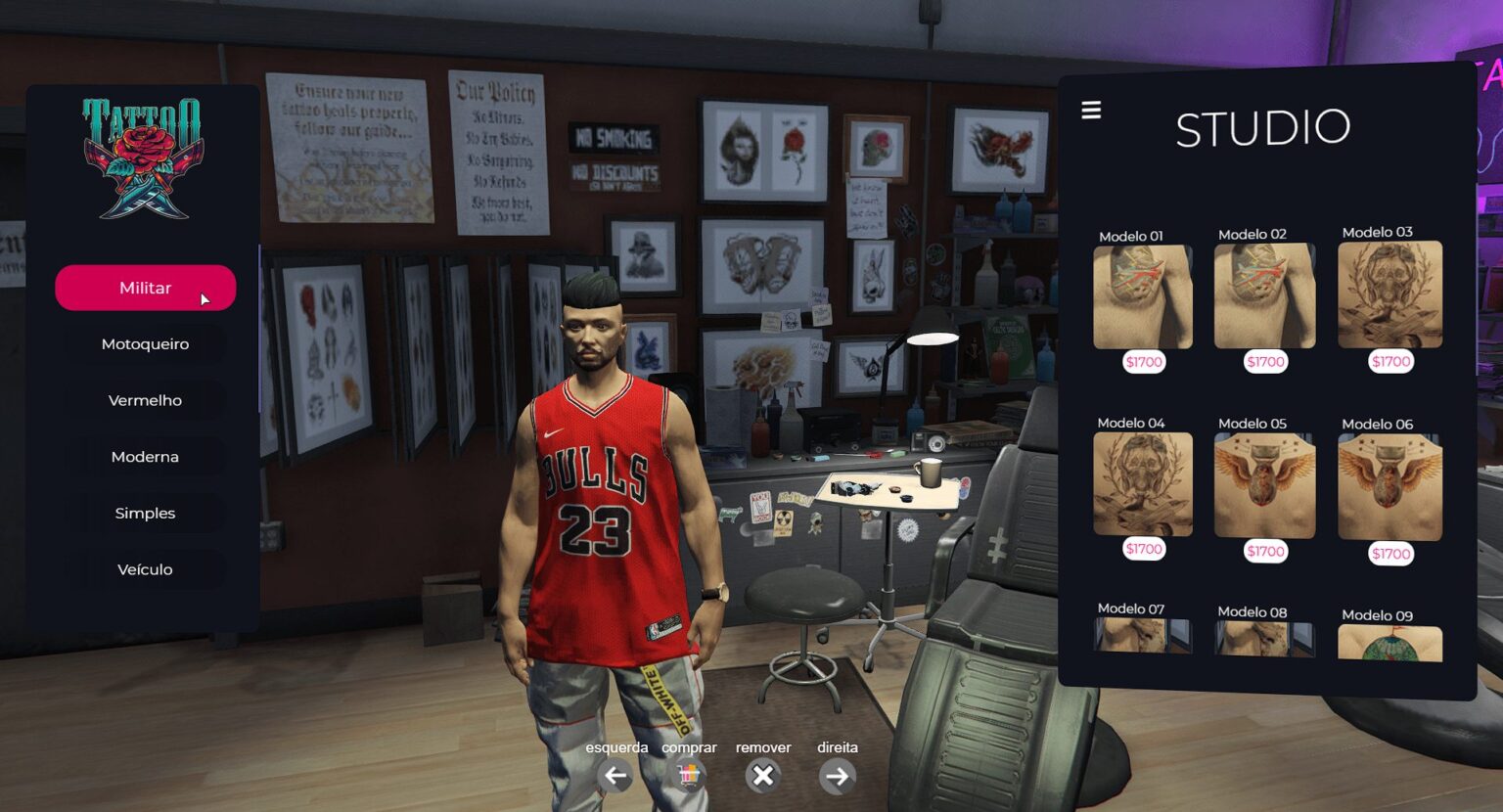
Task: Open the Veículo tattoo category
Action: pos(145,568)
